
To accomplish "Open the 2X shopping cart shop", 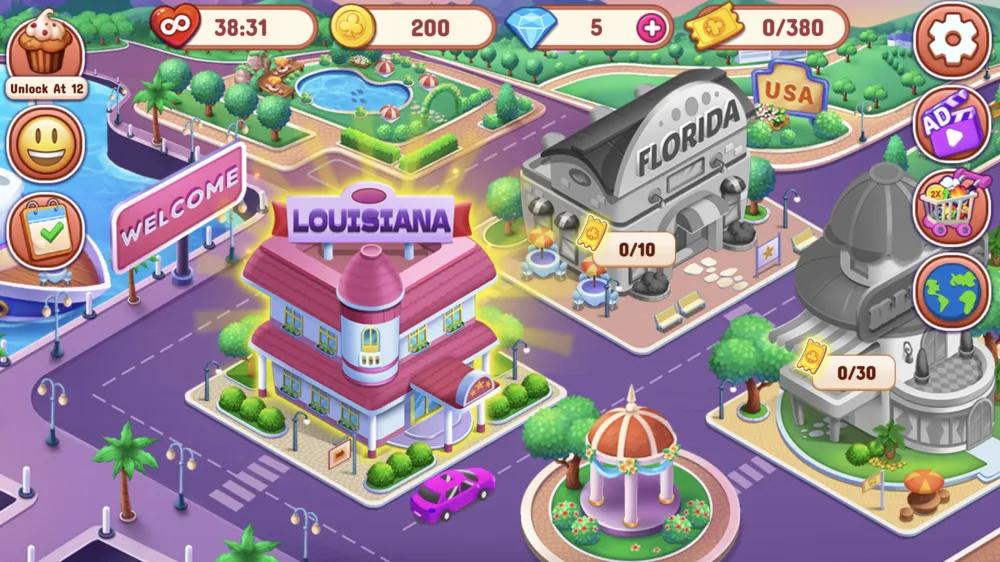I will 951,208.
